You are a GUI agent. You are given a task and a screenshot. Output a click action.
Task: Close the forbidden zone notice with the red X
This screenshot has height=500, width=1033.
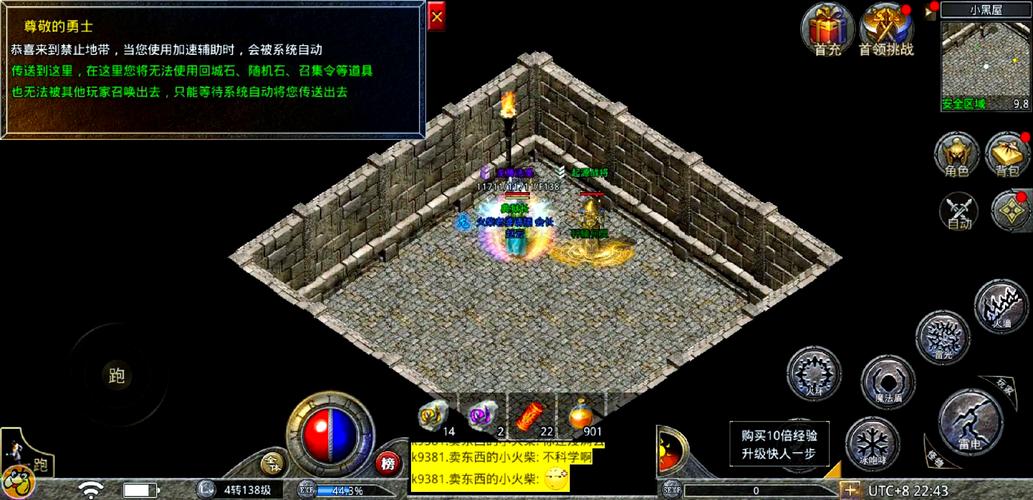click(436, 17)
